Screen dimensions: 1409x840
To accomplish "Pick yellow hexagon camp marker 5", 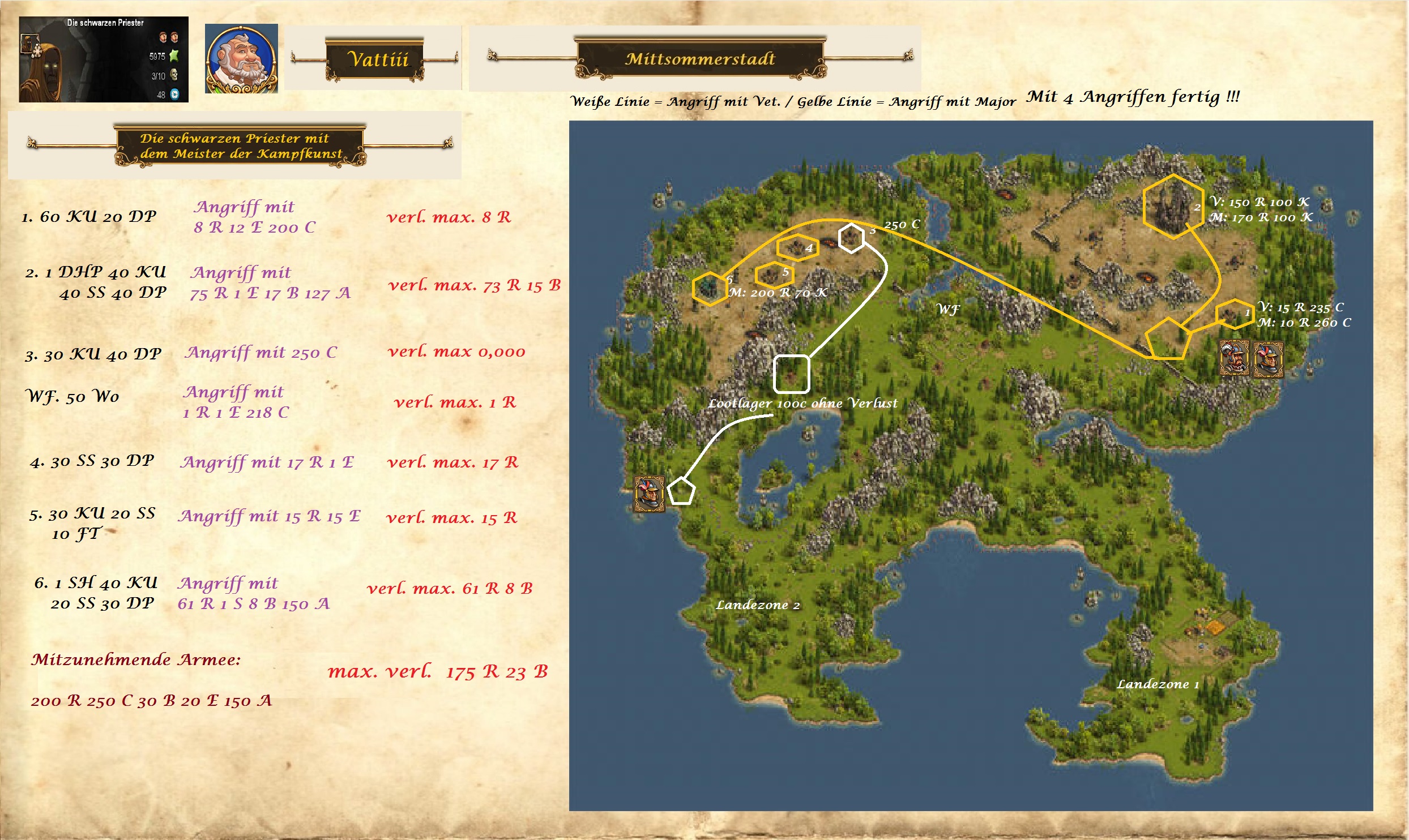I will click(774, 275).
